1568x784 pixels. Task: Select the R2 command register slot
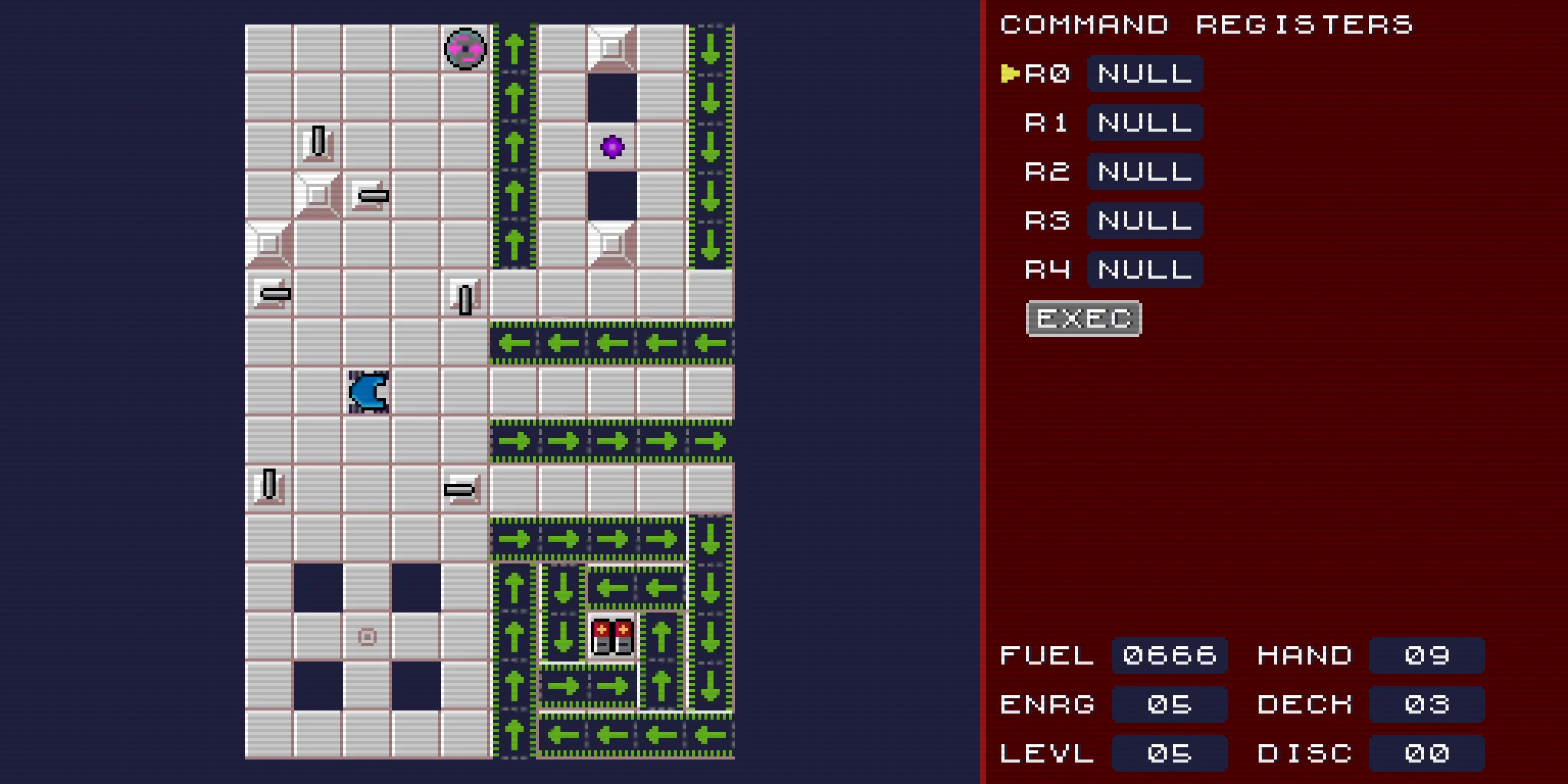click(1145, 171)
